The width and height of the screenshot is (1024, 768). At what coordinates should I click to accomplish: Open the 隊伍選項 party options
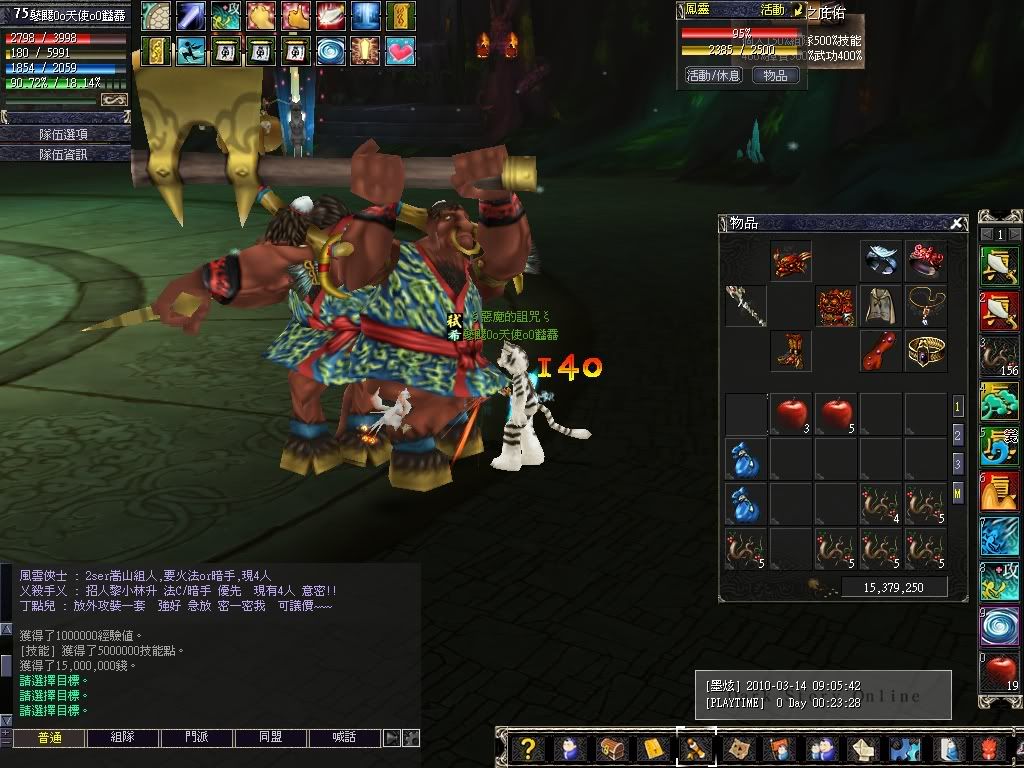click(x=64, y=134)
